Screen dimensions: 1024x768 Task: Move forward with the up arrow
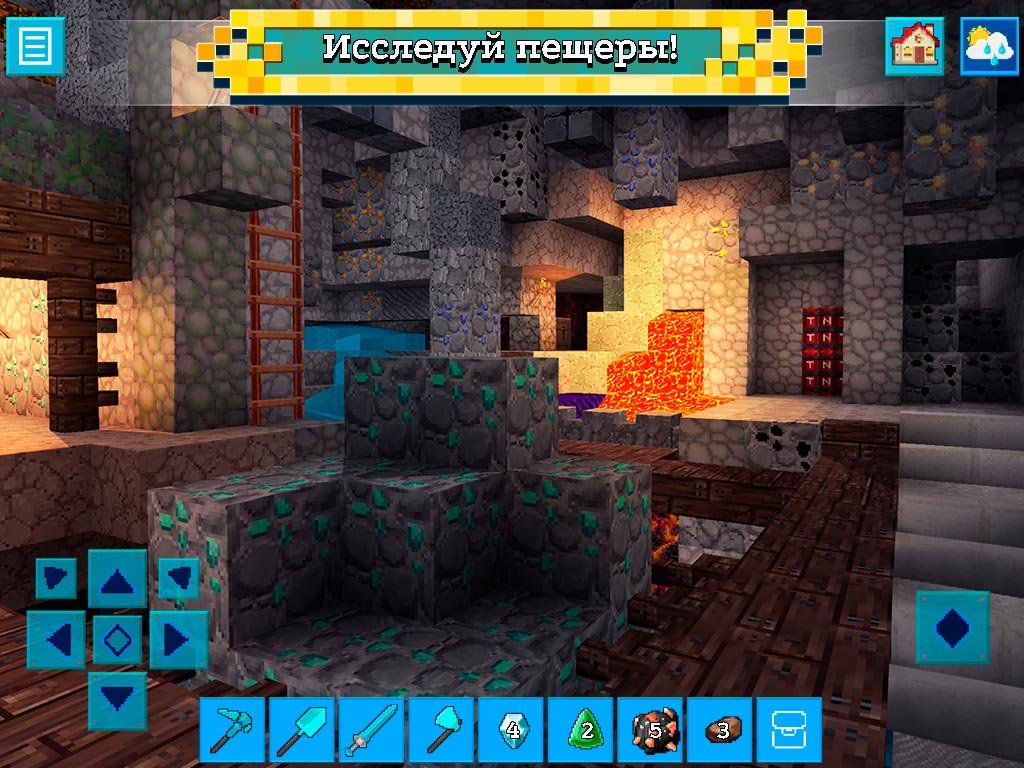pyautogui.click(x=117, y=578)
